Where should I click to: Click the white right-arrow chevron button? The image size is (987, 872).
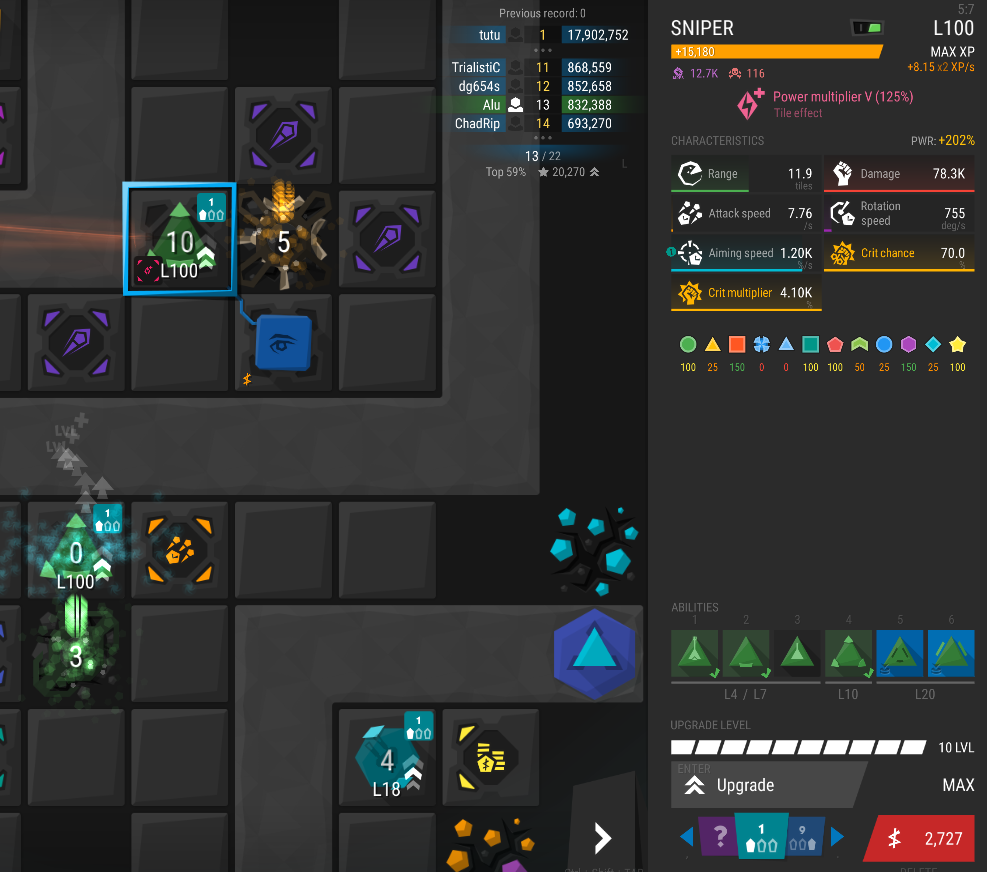point(602,838)
